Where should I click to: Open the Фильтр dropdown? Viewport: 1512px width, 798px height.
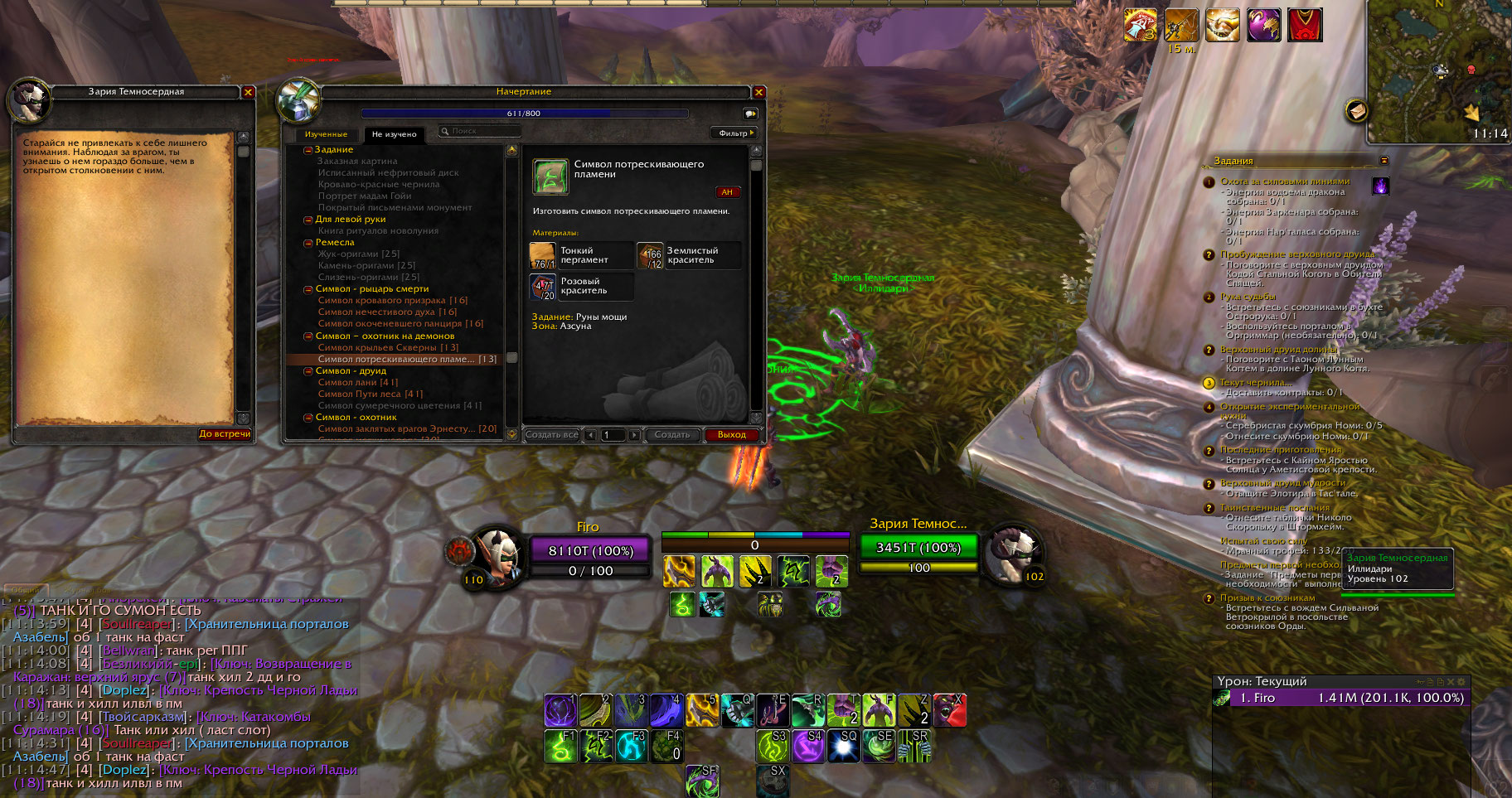click(734, 133)
